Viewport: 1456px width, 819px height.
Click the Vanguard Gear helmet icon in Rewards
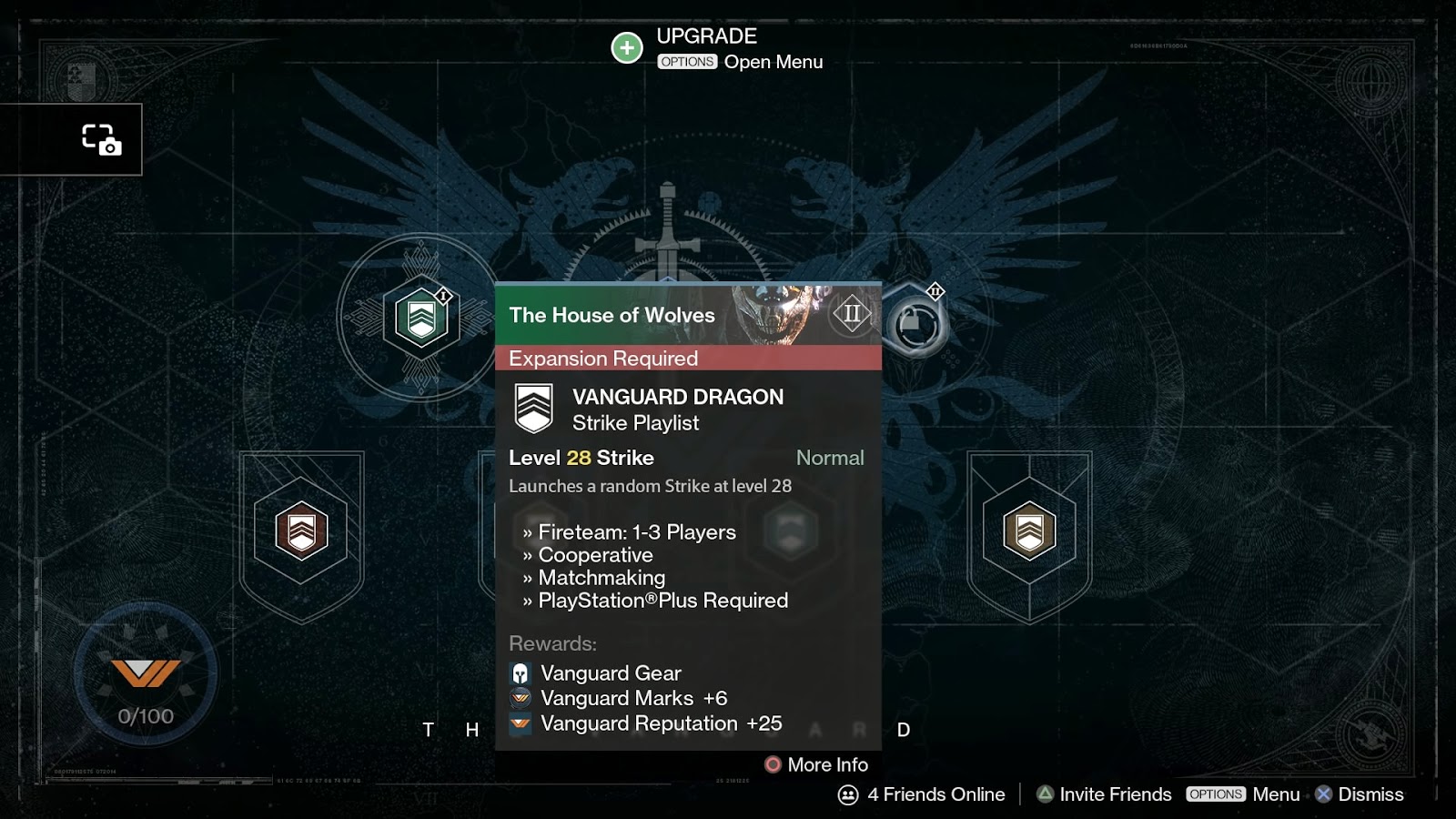519,673
